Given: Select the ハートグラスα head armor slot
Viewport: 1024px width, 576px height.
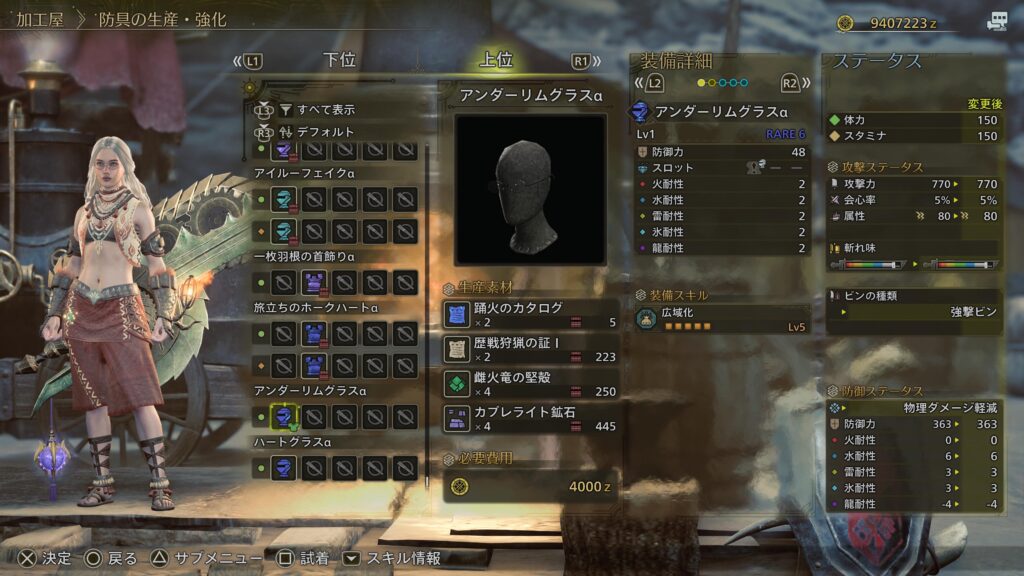Looking at the screenshot, I should pos(285,467).
